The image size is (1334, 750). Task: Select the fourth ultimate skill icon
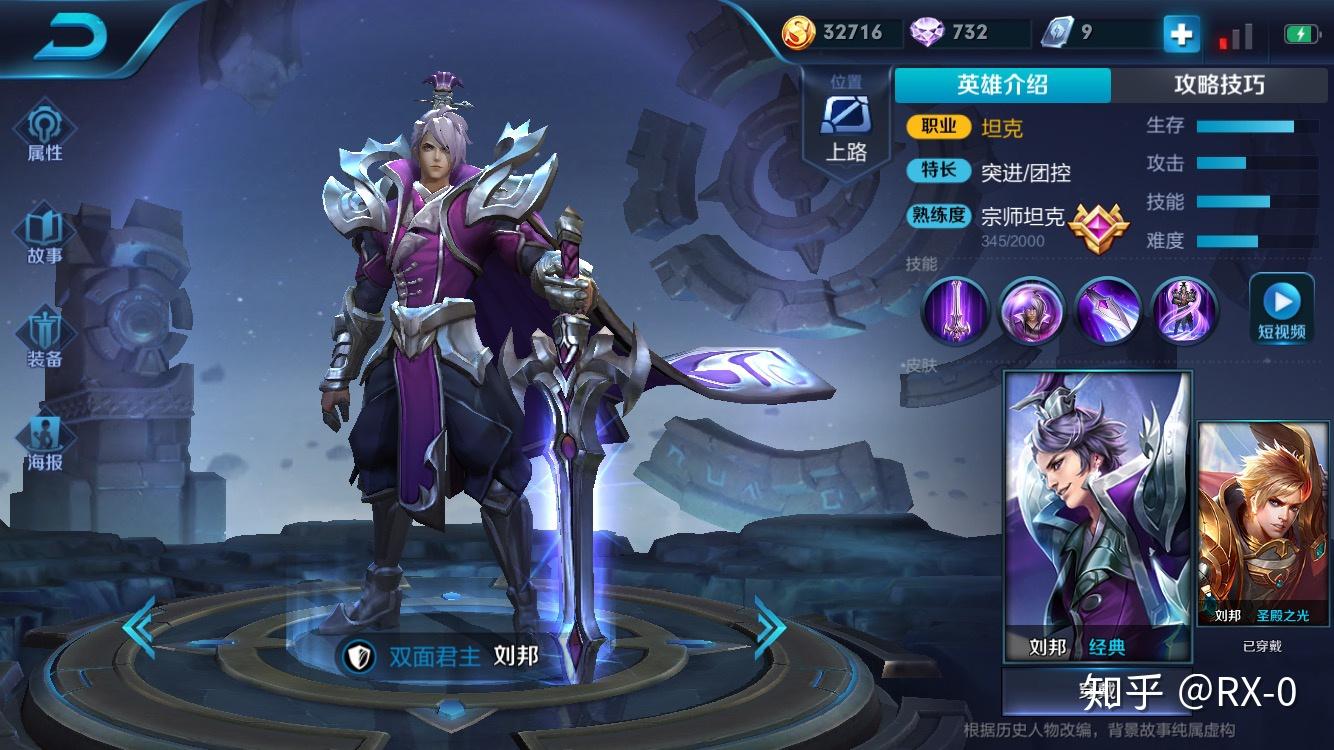[1184, 310]
